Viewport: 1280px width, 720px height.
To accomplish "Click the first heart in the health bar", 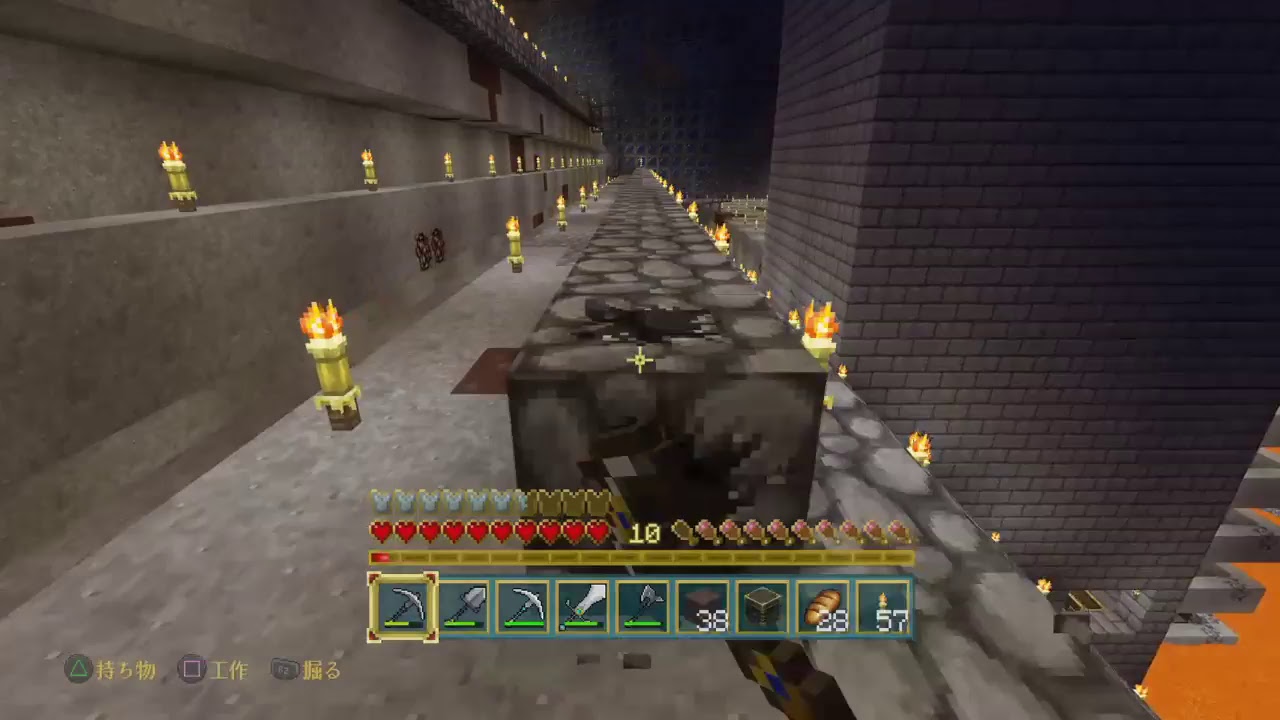I will pos(383,532).
